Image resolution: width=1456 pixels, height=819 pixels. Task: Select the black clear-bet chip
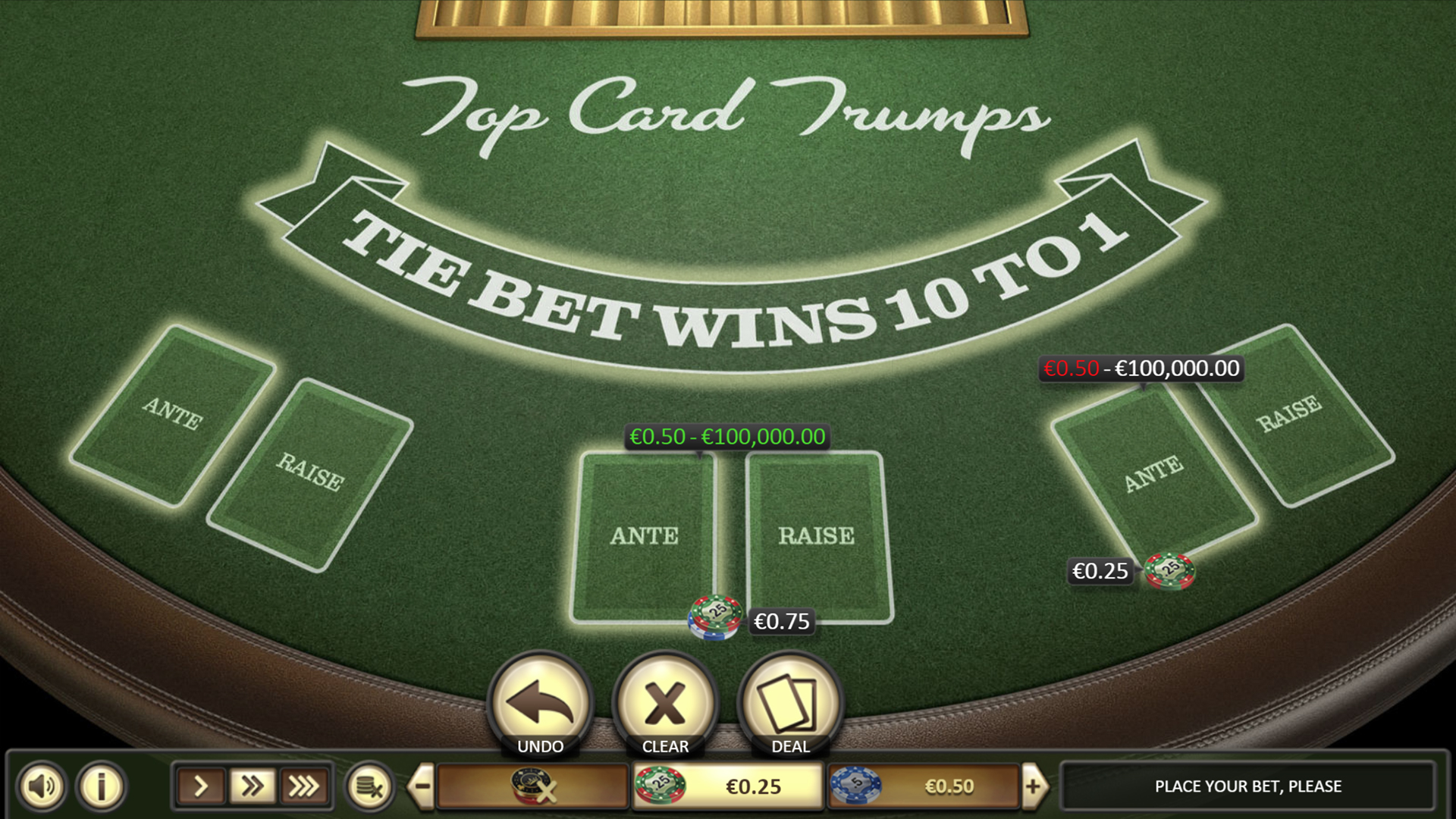(x=533, y=786)
